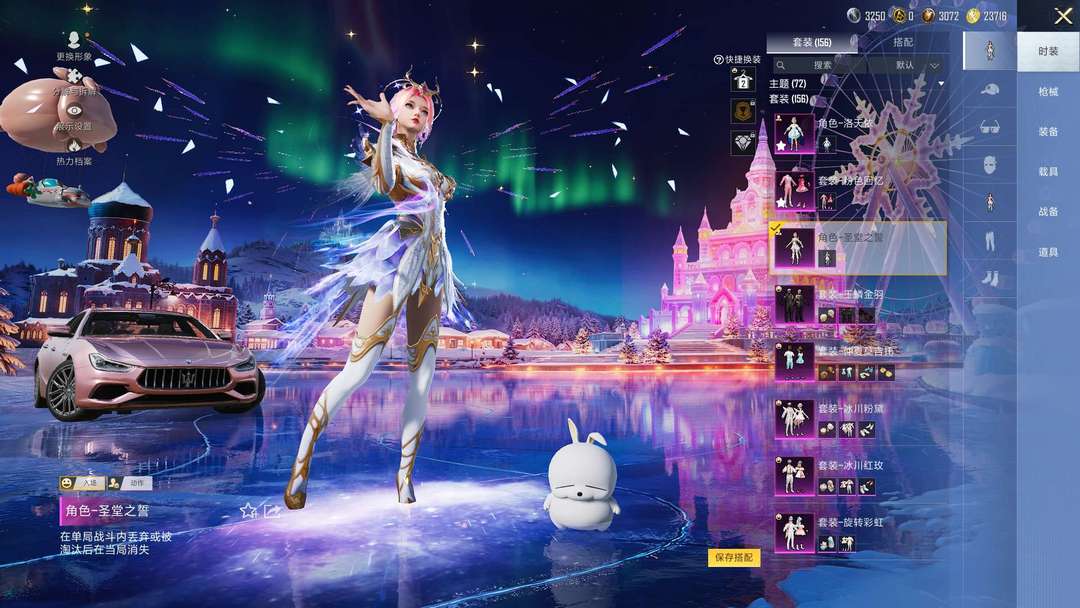This screenshot has height=608, width=1080.
Task: Select the 装备 category
Action: click(x=1047, y=131)
